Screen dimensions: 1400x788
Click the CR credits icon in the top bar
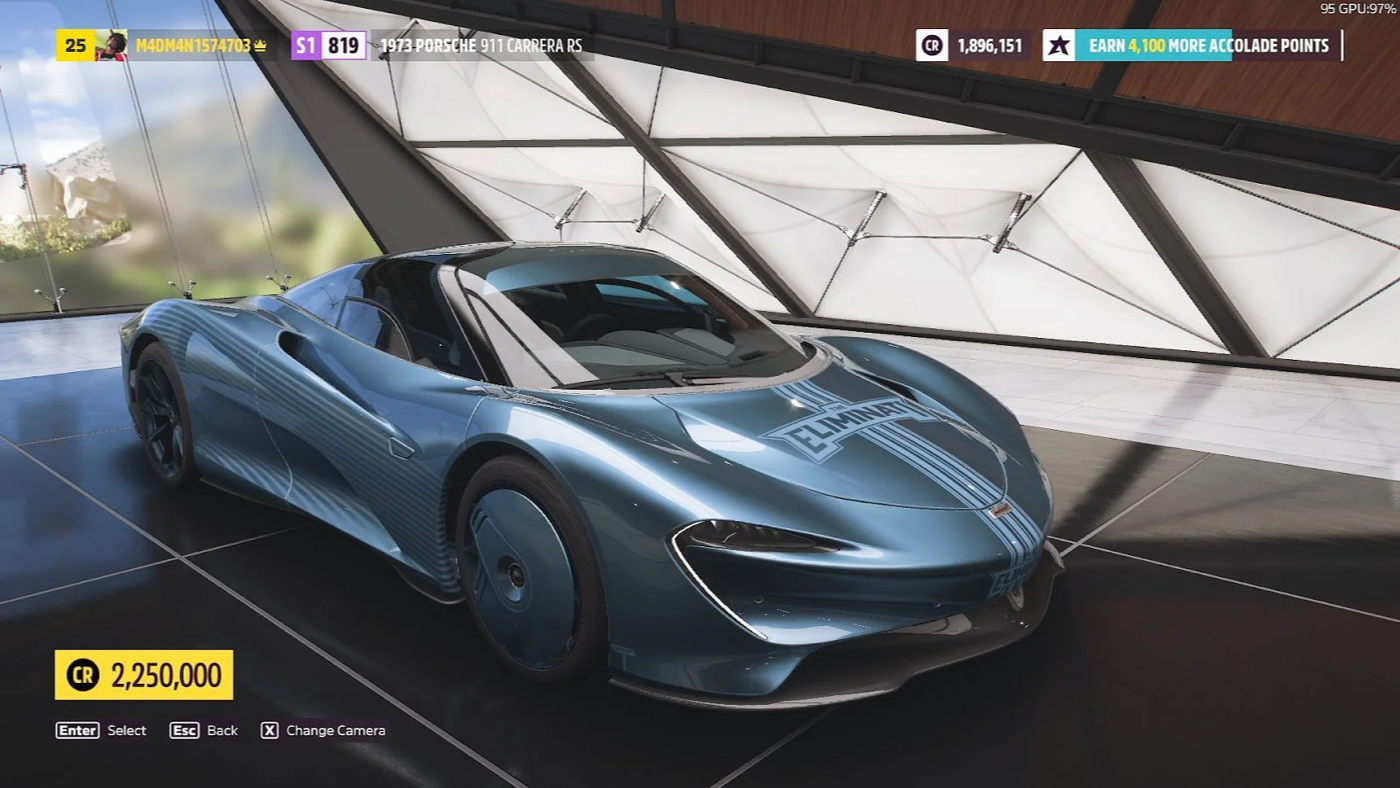coord(930,45)
